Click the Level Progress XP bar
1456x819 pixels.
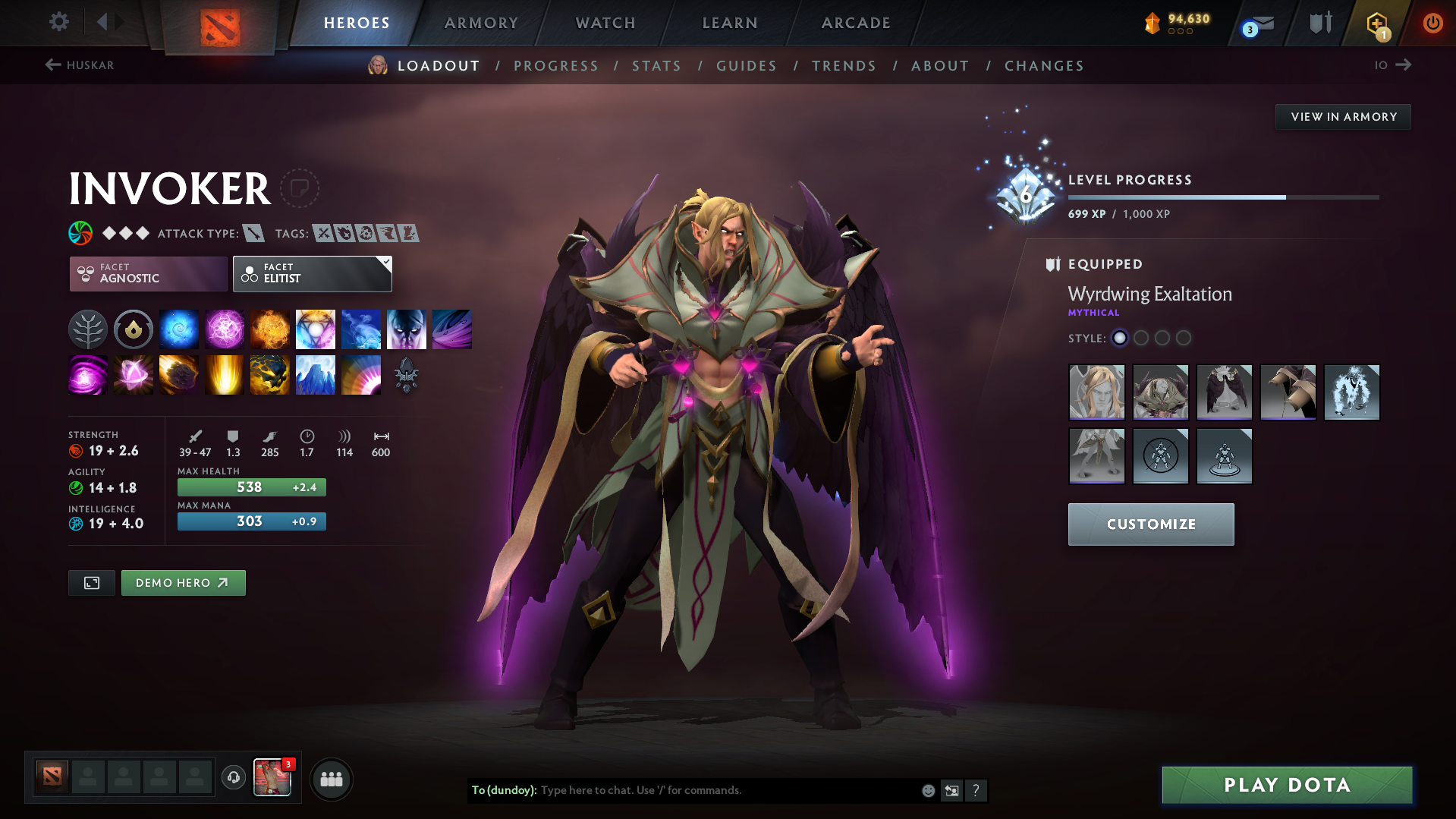pos(1222,197)
